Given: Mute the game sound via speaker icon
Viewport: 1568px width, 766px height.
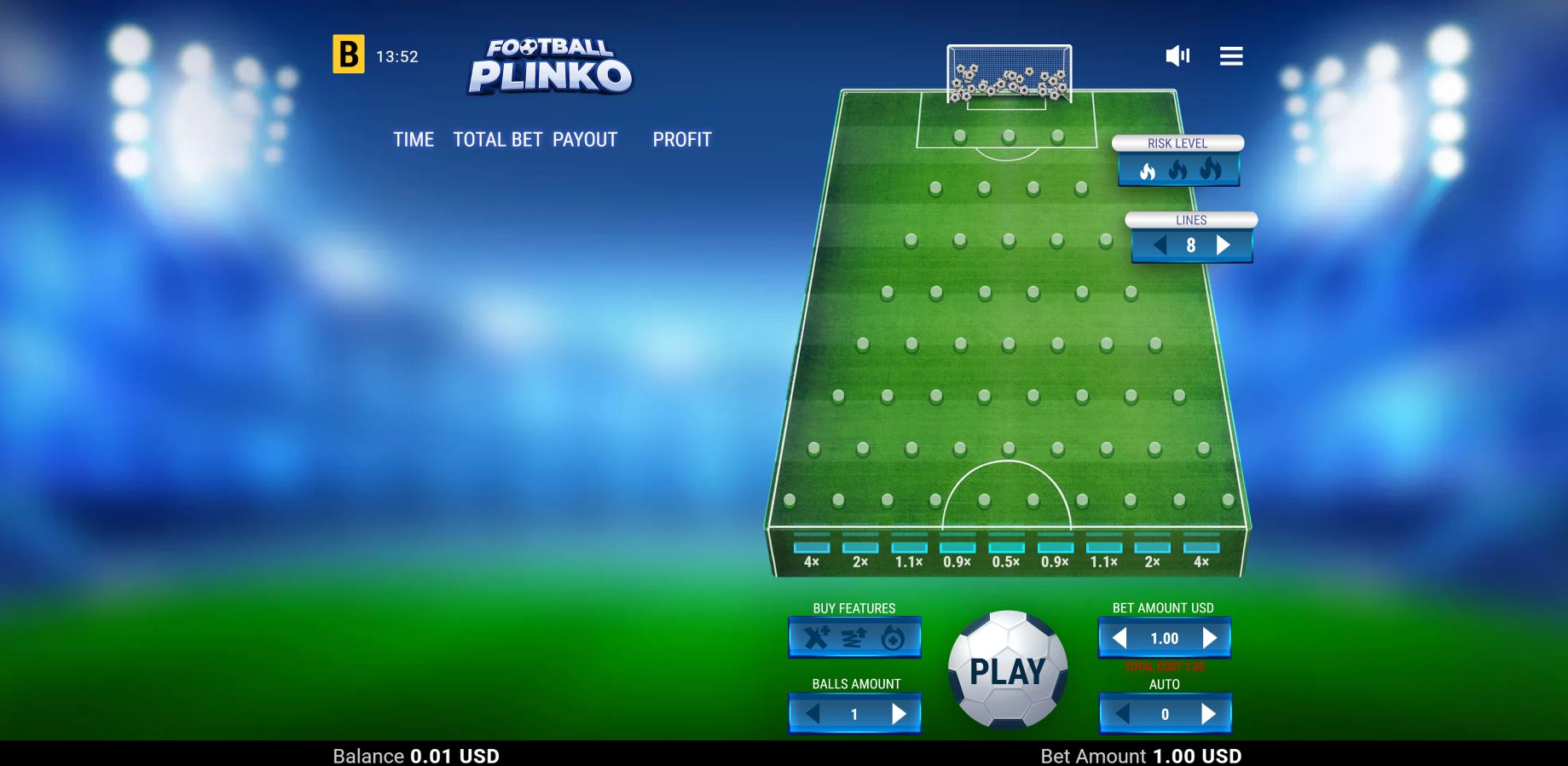Looking at the screenshot, I should (x=1177, y=55).
